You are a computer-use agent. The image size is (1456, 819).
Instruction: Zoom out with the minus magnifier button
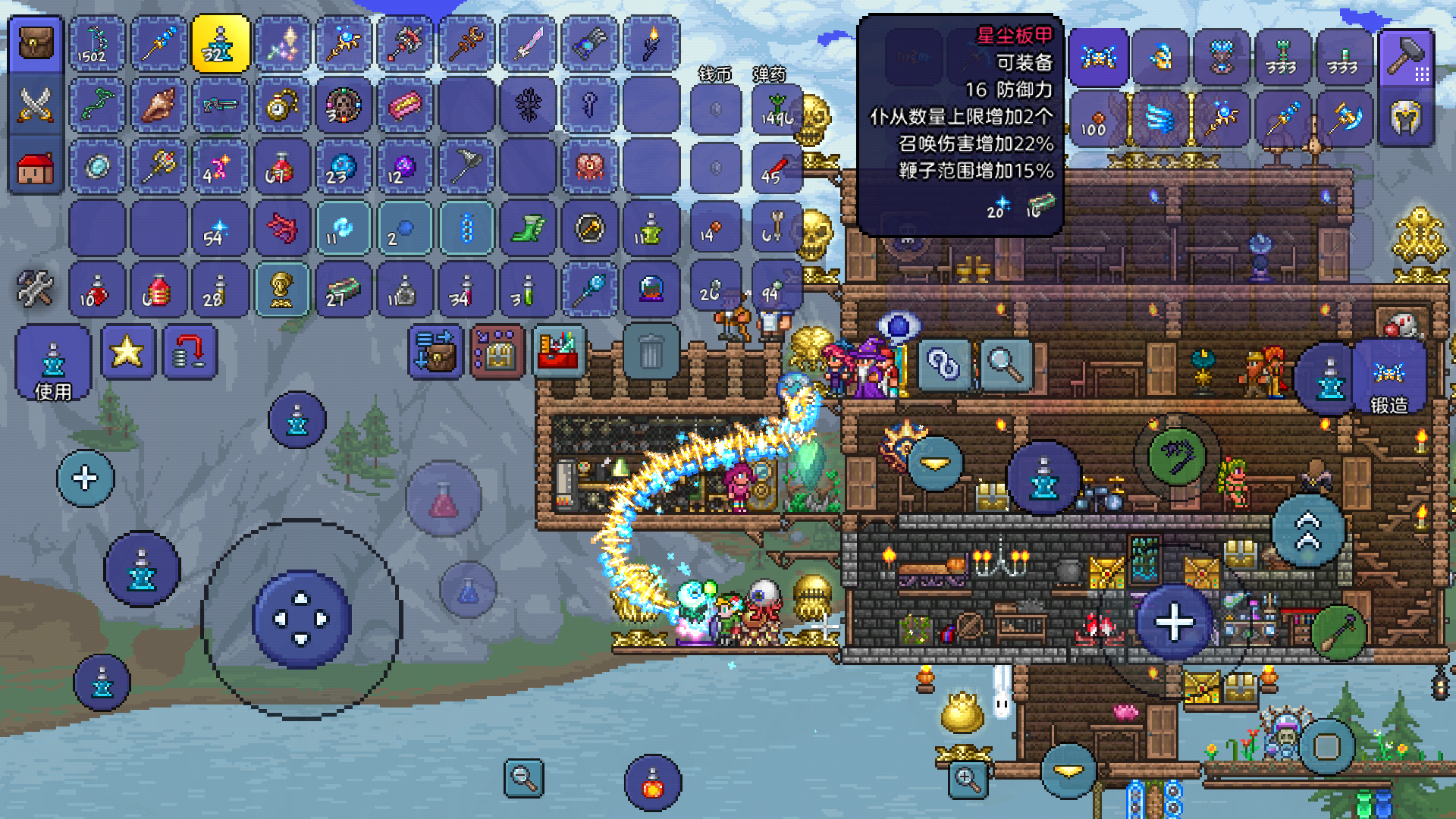[524, 777]
